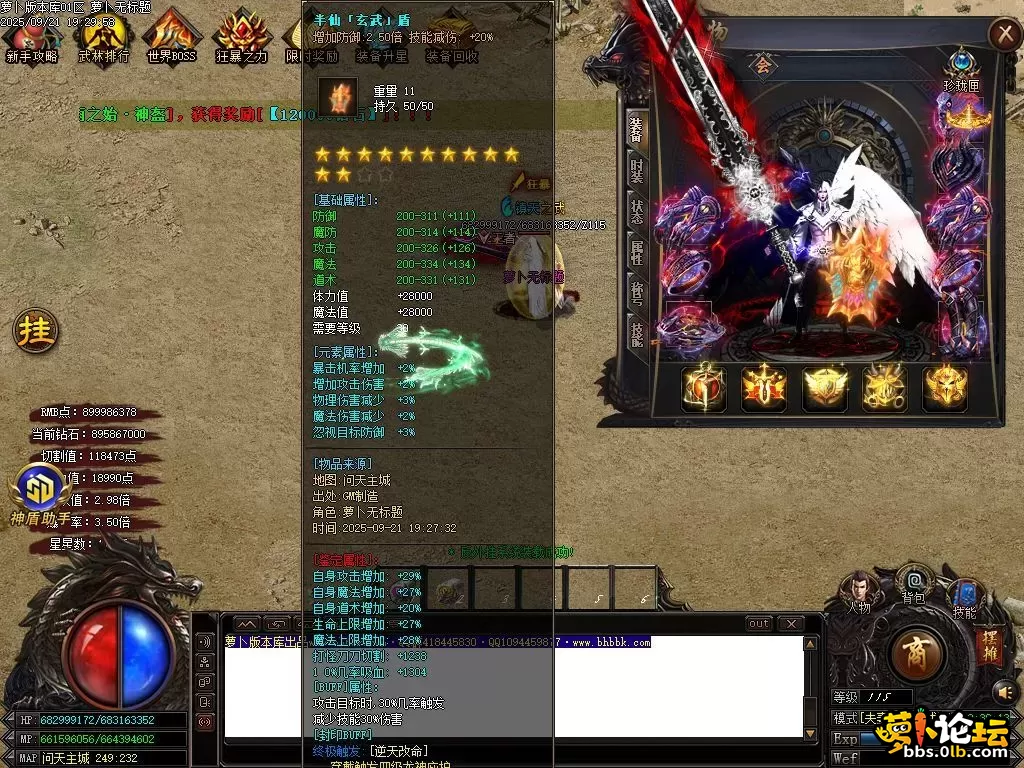Viewport: 1024px width, 768px height.
Task: Switch to the 称号 title tab
Action: (637, 293)
